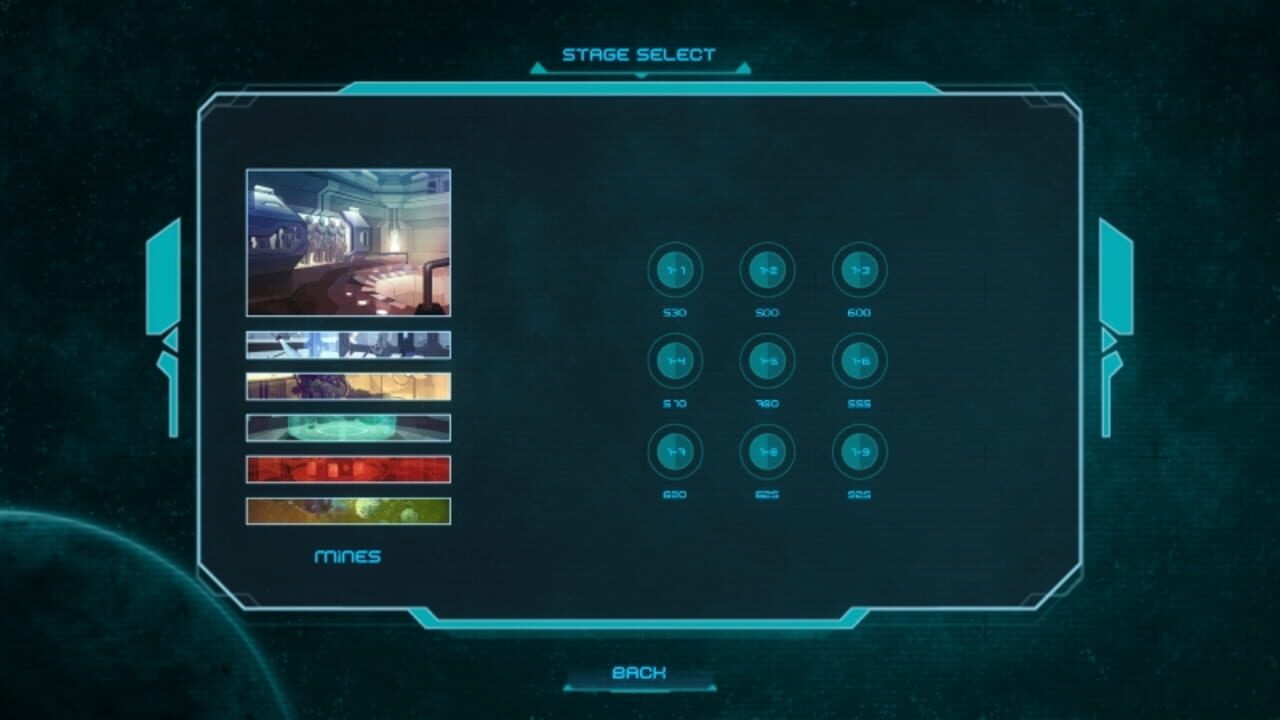The height and width of the screenshot is (720, 1280).
Task: Select stage 1-6 with score 555
Action: click(860, 362)
